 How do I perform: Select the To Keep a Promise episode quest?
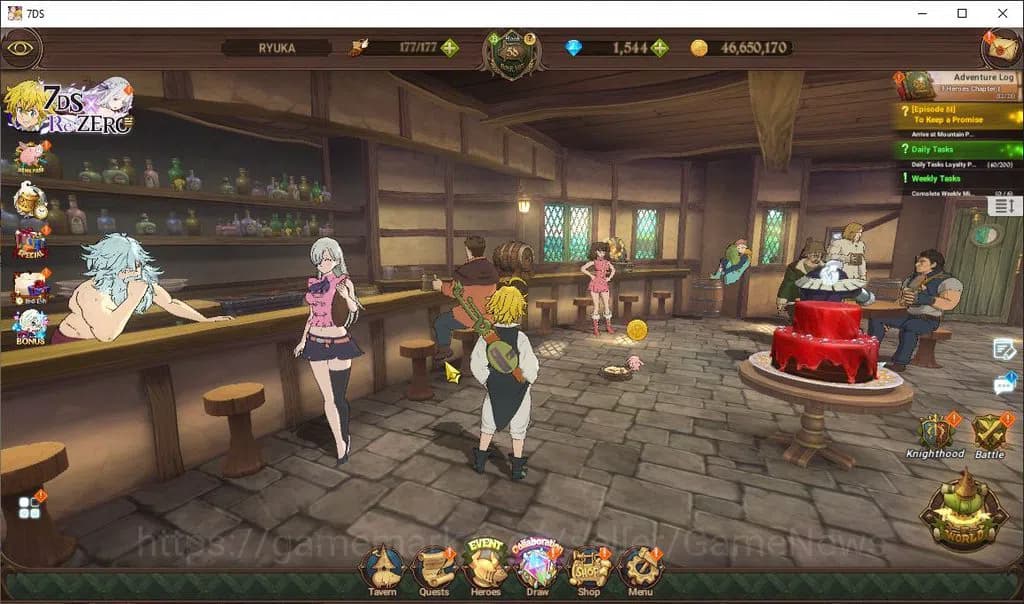tap(957, 116)
